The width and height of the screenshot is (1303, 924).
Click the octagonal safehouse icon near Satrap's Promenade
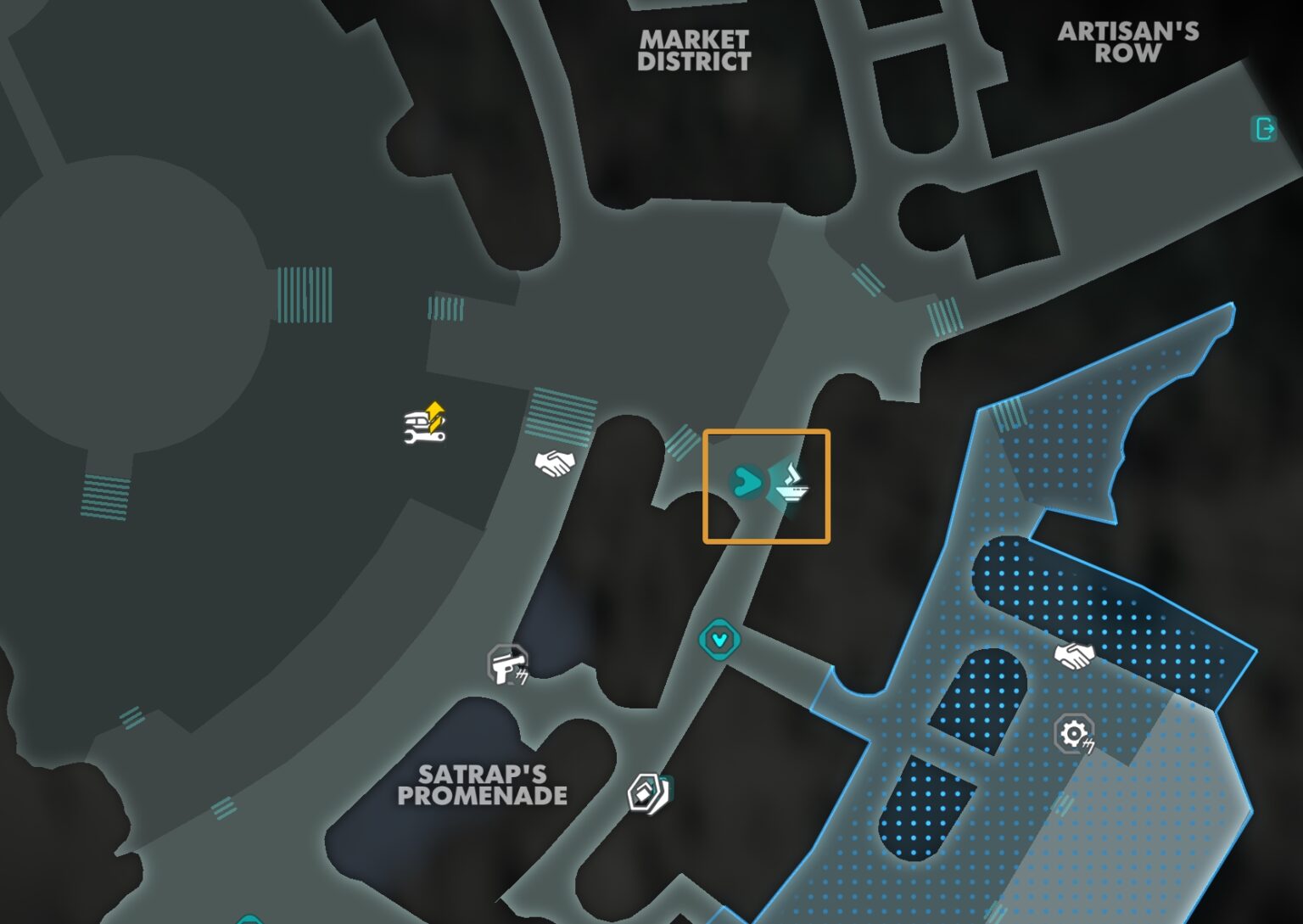646,791
